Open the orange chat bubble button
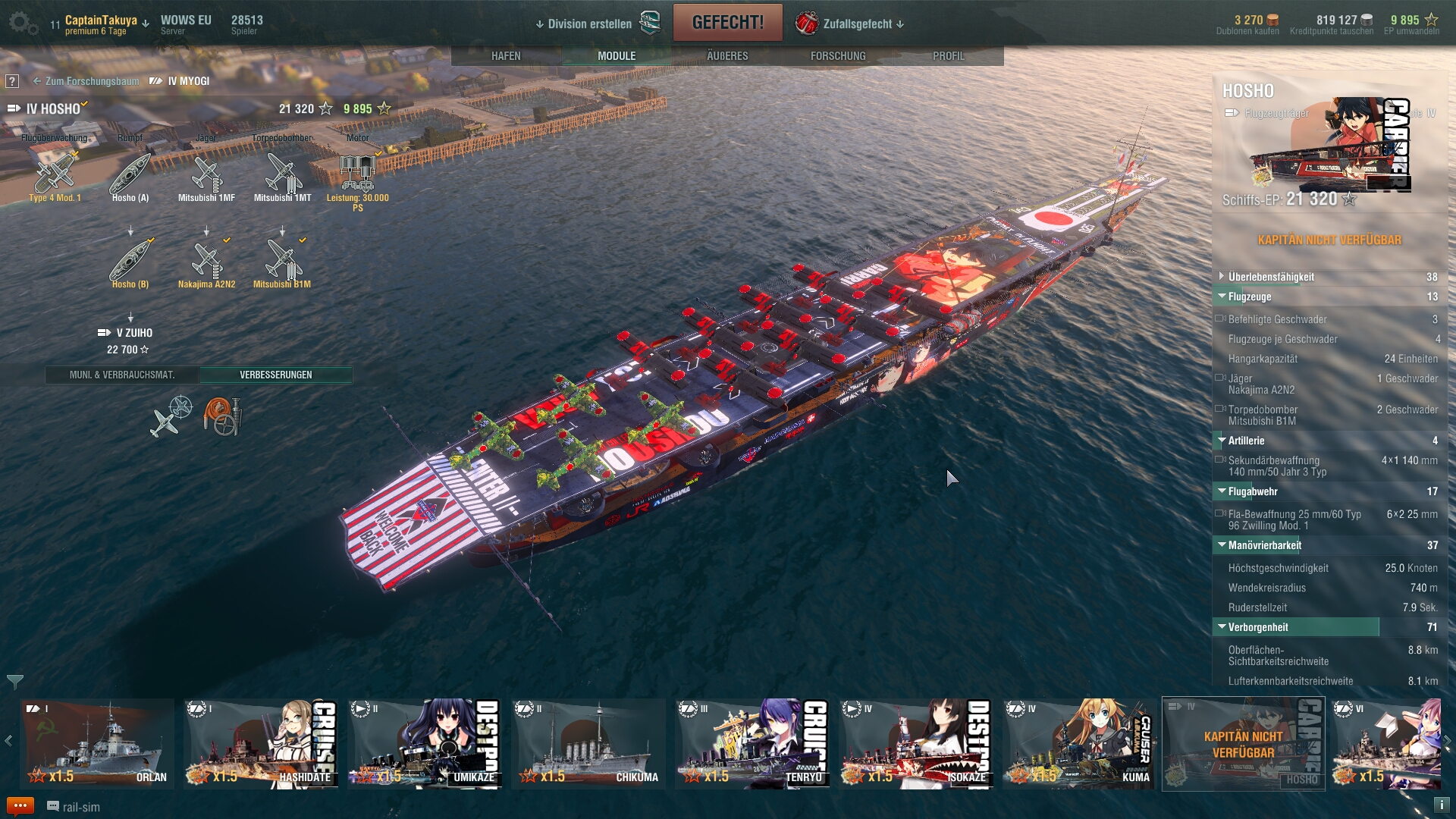The image size is (1456, 819). (x=20, y=806)
